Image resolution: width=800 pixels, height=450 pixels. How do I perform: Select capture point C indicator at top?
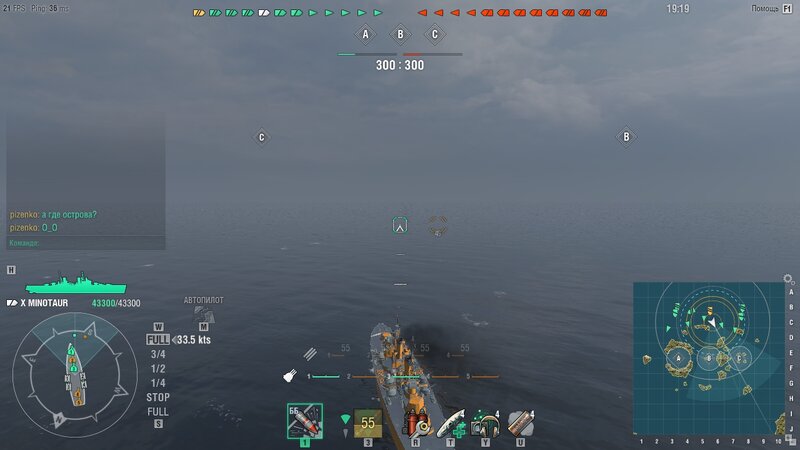434,35
